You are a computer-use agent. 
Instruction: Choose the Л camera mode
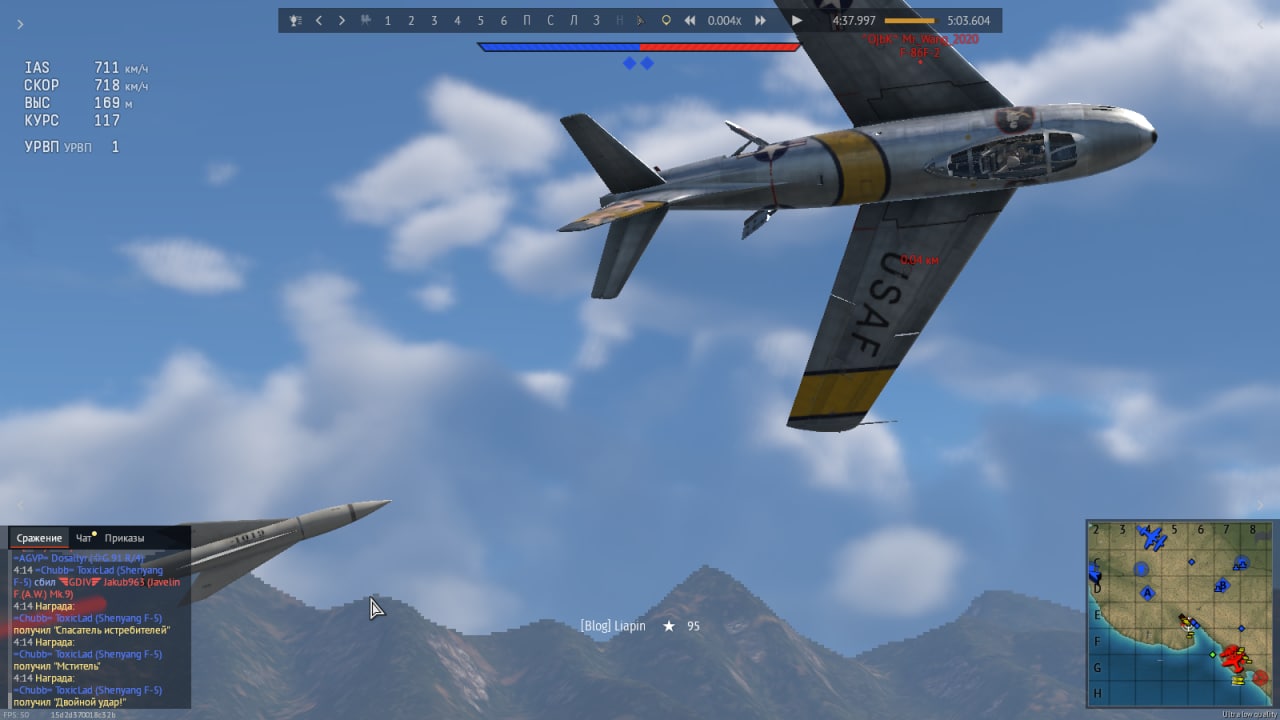coord(573,20)
